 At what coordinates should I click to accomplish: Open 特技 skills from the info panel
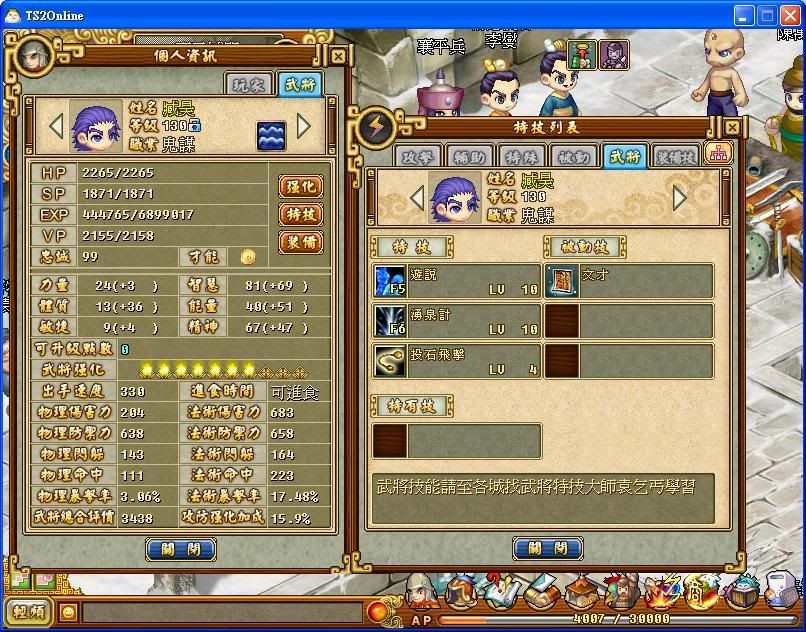[301, 214]
